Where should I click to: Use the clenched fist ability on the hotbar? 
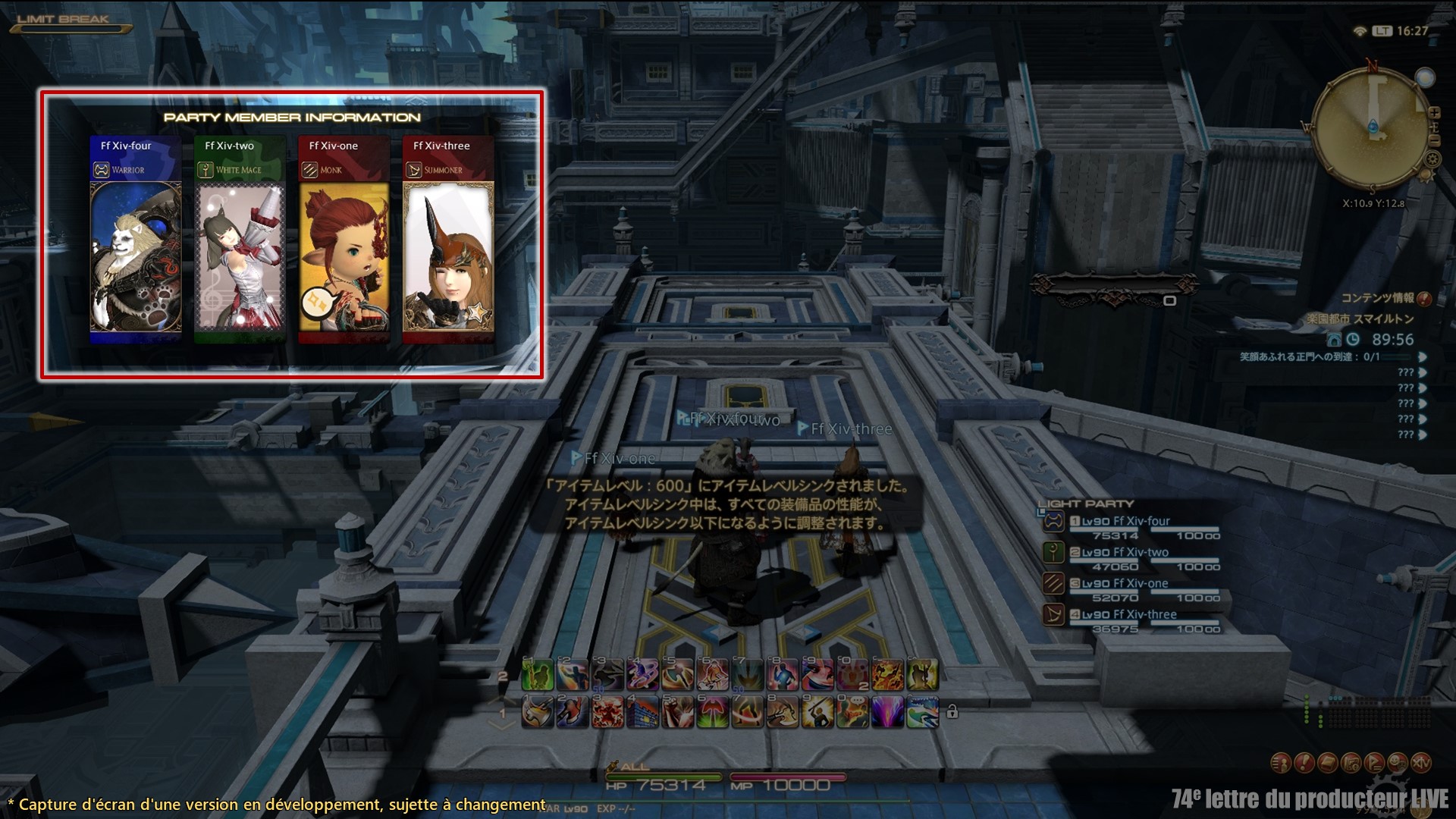coord(677,713)
